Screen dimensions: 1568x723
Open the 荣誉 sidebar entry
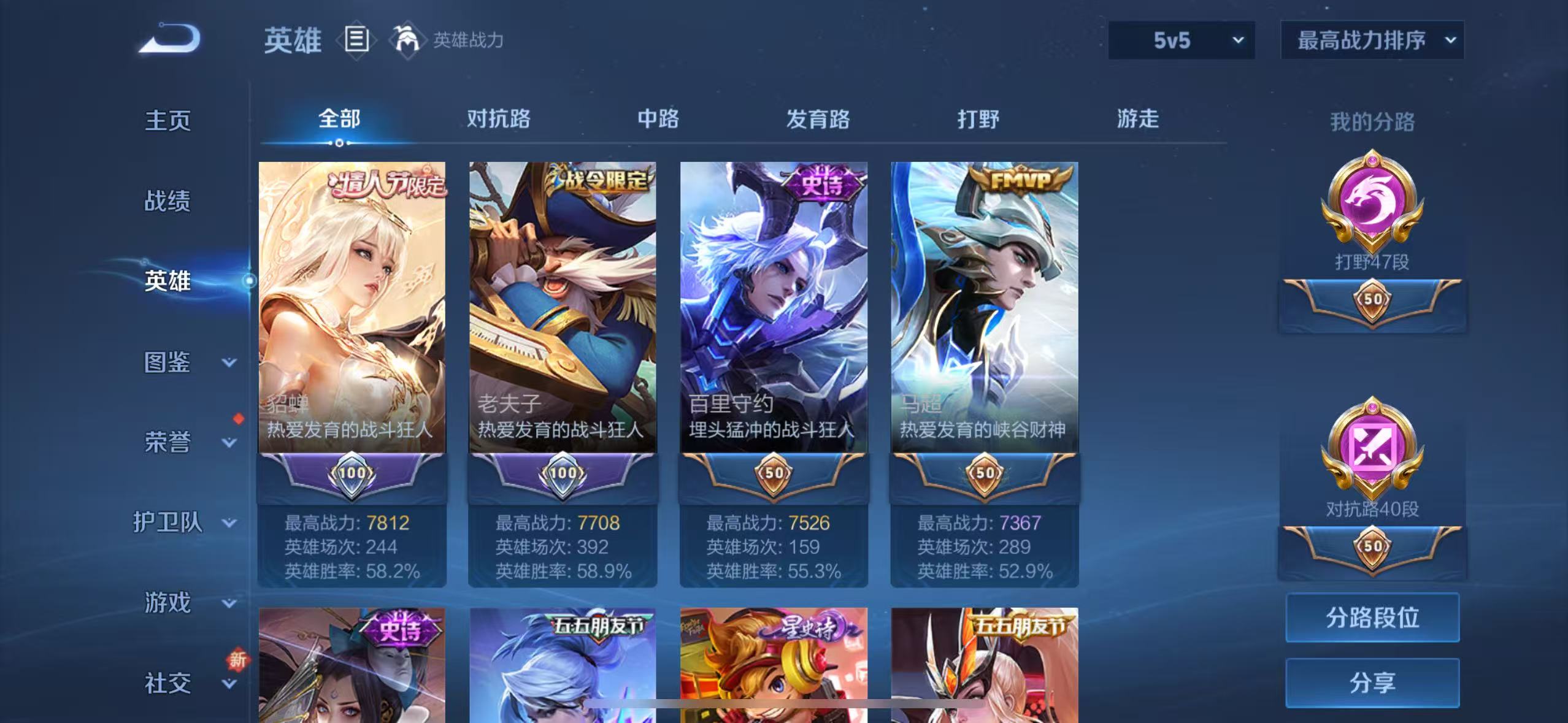click(167, 443)
